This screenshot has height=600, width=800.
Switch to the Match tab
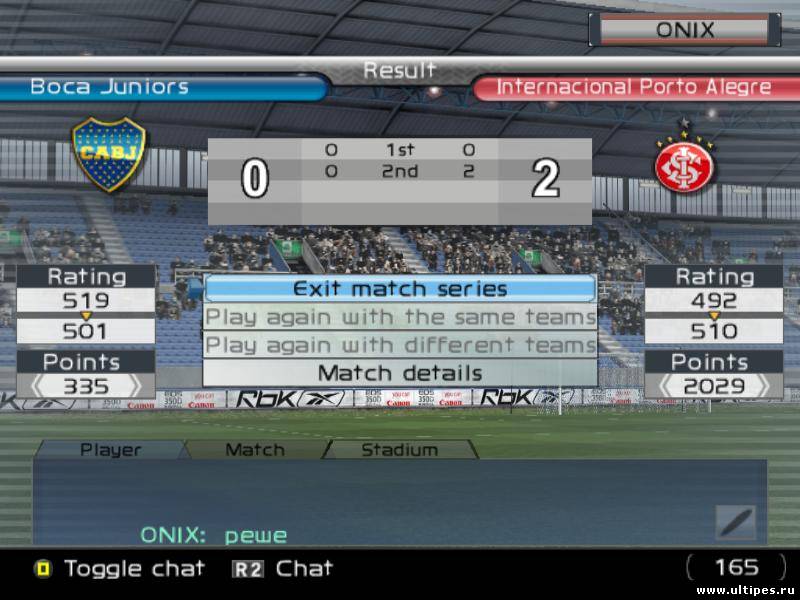coord(255,450)
